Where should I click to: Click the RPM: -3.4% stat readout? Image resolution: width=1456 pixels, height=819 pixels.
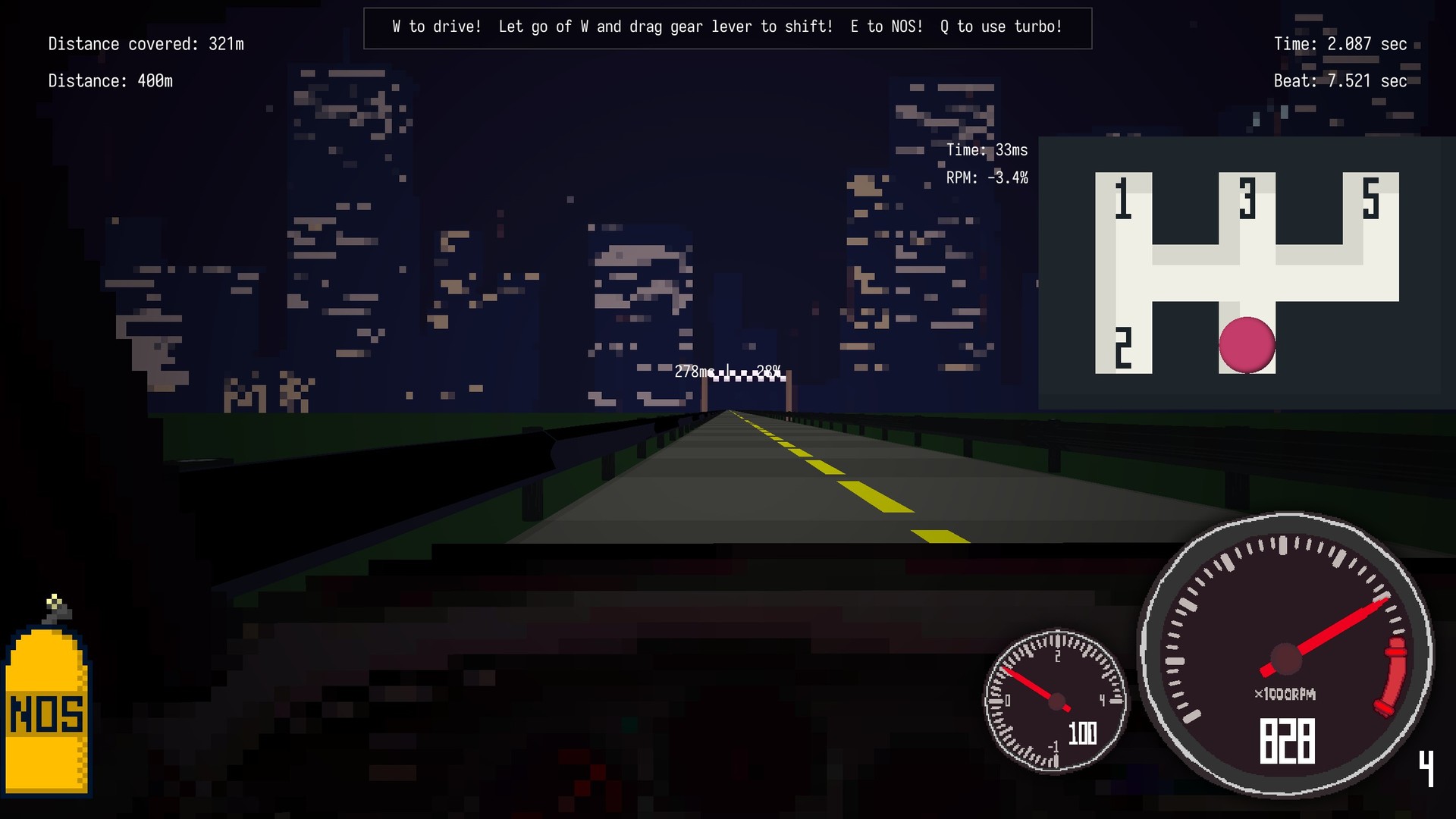pyautogui.click(x=986, y=180)
